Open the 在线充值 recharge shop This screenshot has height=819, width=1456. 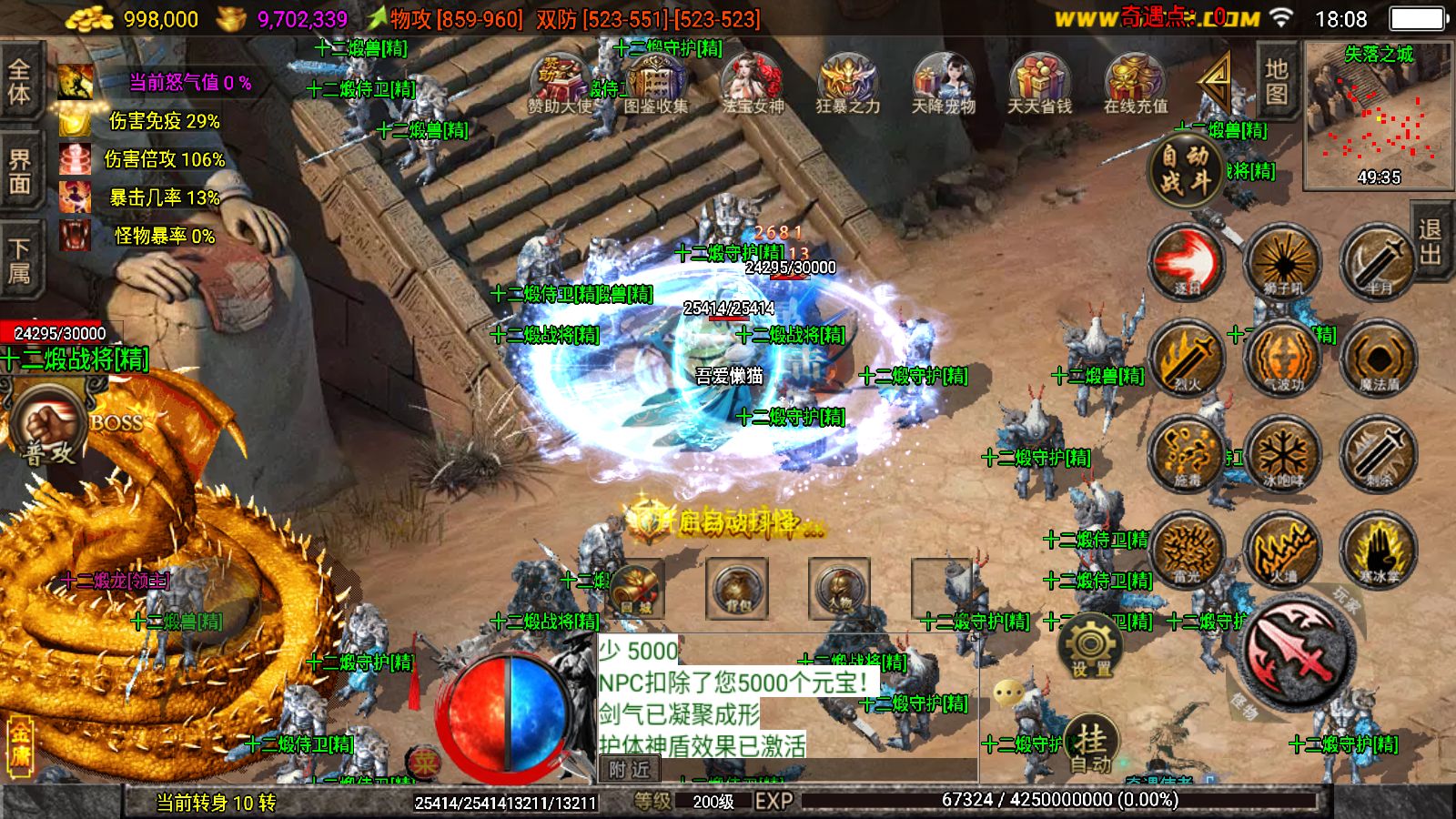coord(1135,84)
